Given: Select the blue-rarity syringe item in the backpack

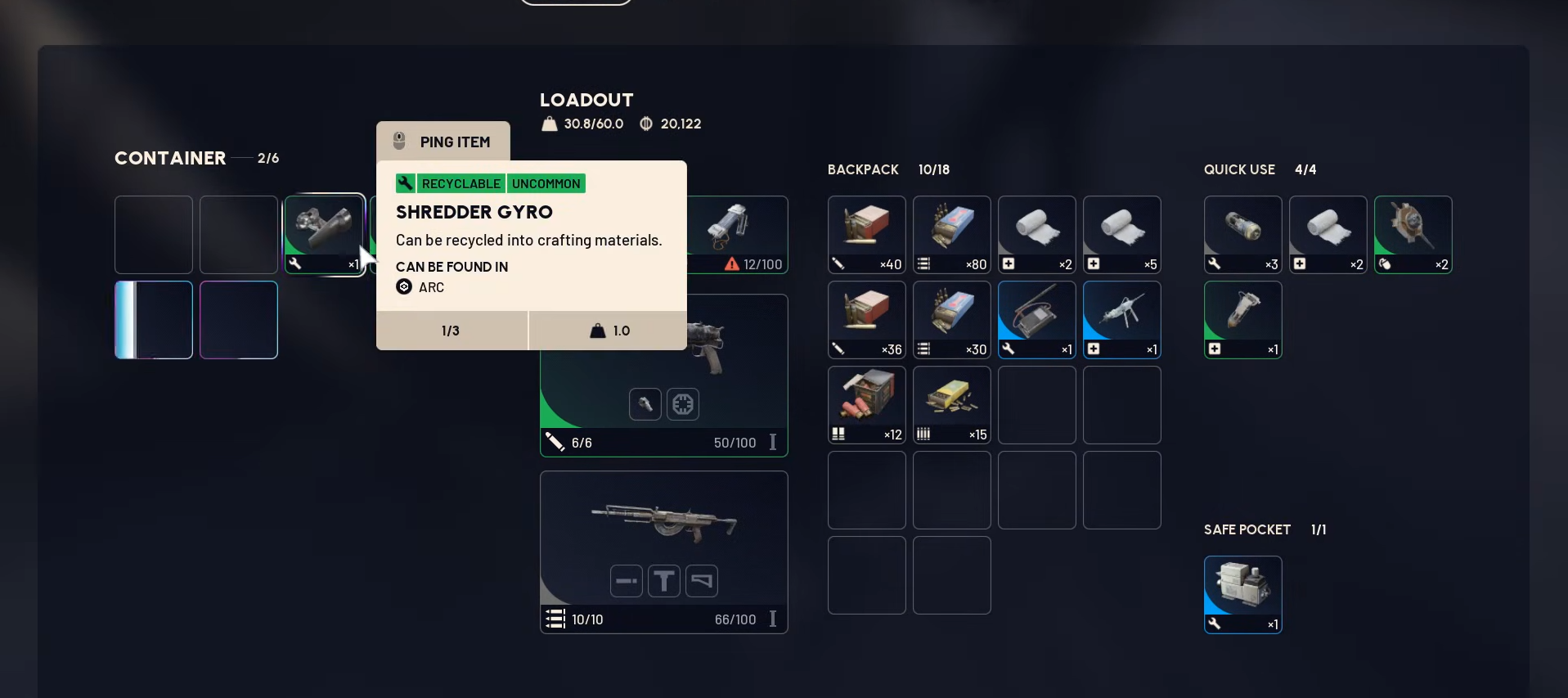Looking at the screenshot, I should point(1121,319).
